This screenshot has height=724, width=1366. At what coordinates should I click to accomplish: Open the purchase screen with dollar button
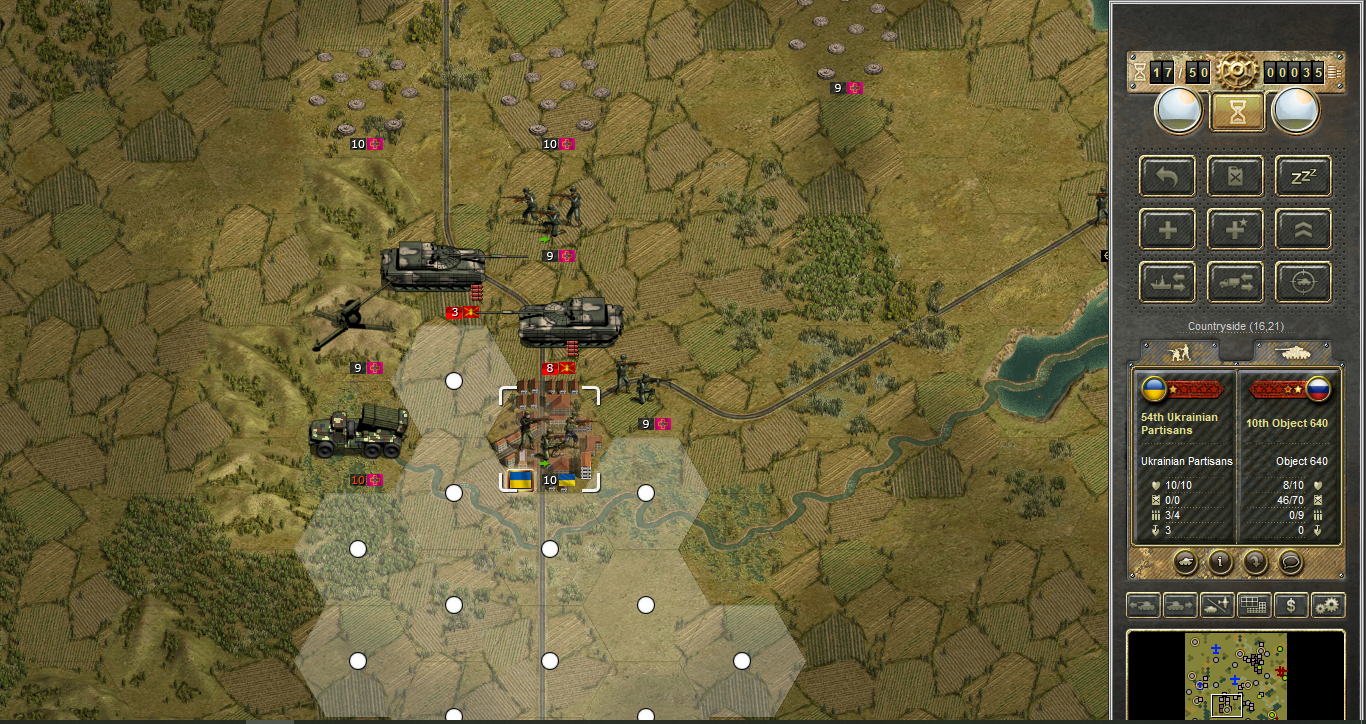coord(1291,605)
